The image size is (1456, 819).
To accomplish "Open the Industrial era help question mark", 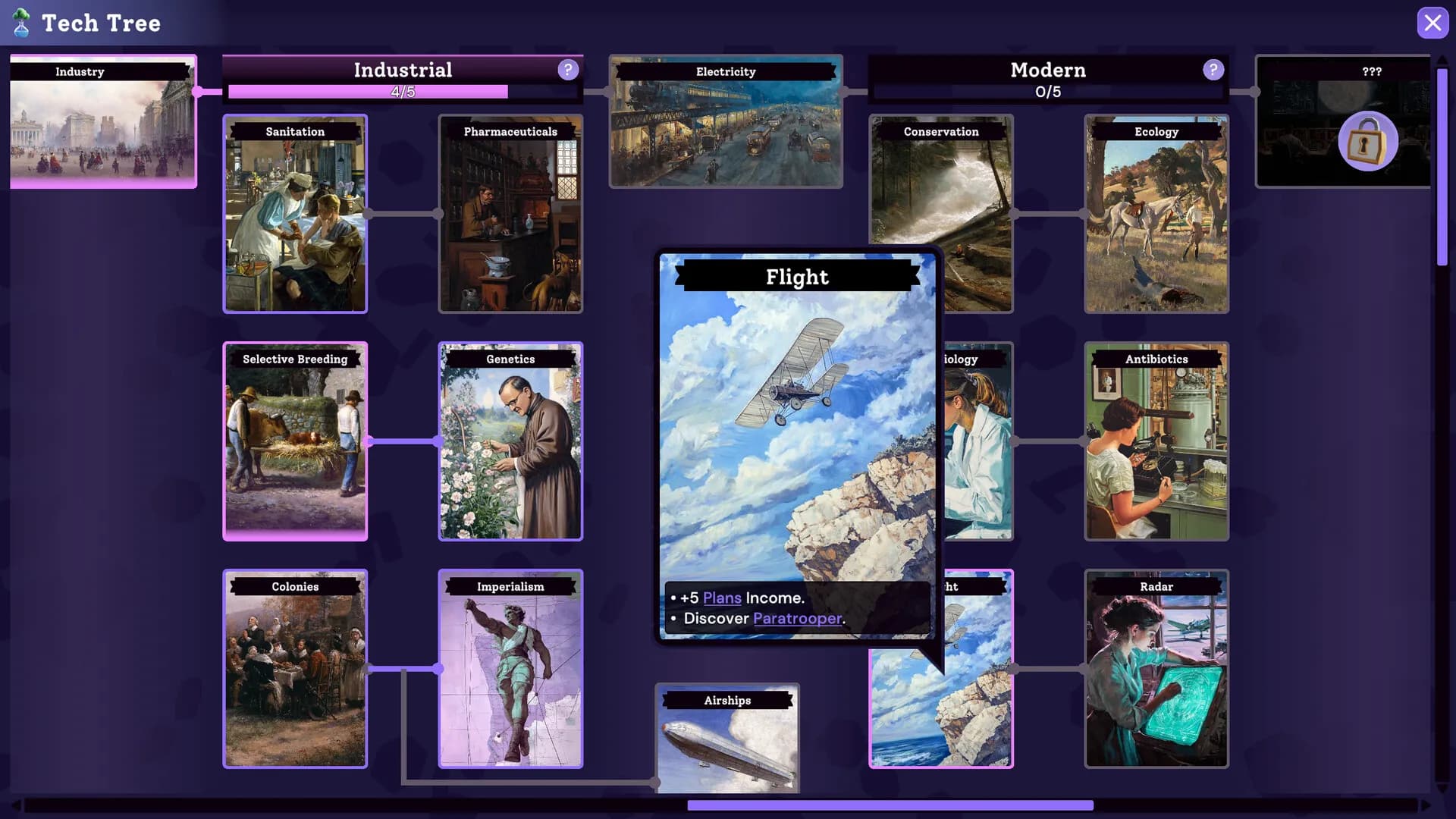I will 567,69.
